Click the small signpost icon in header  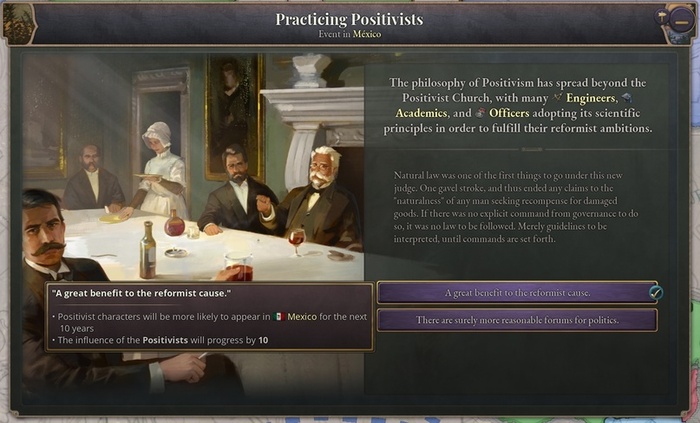(x=660, y=16)
